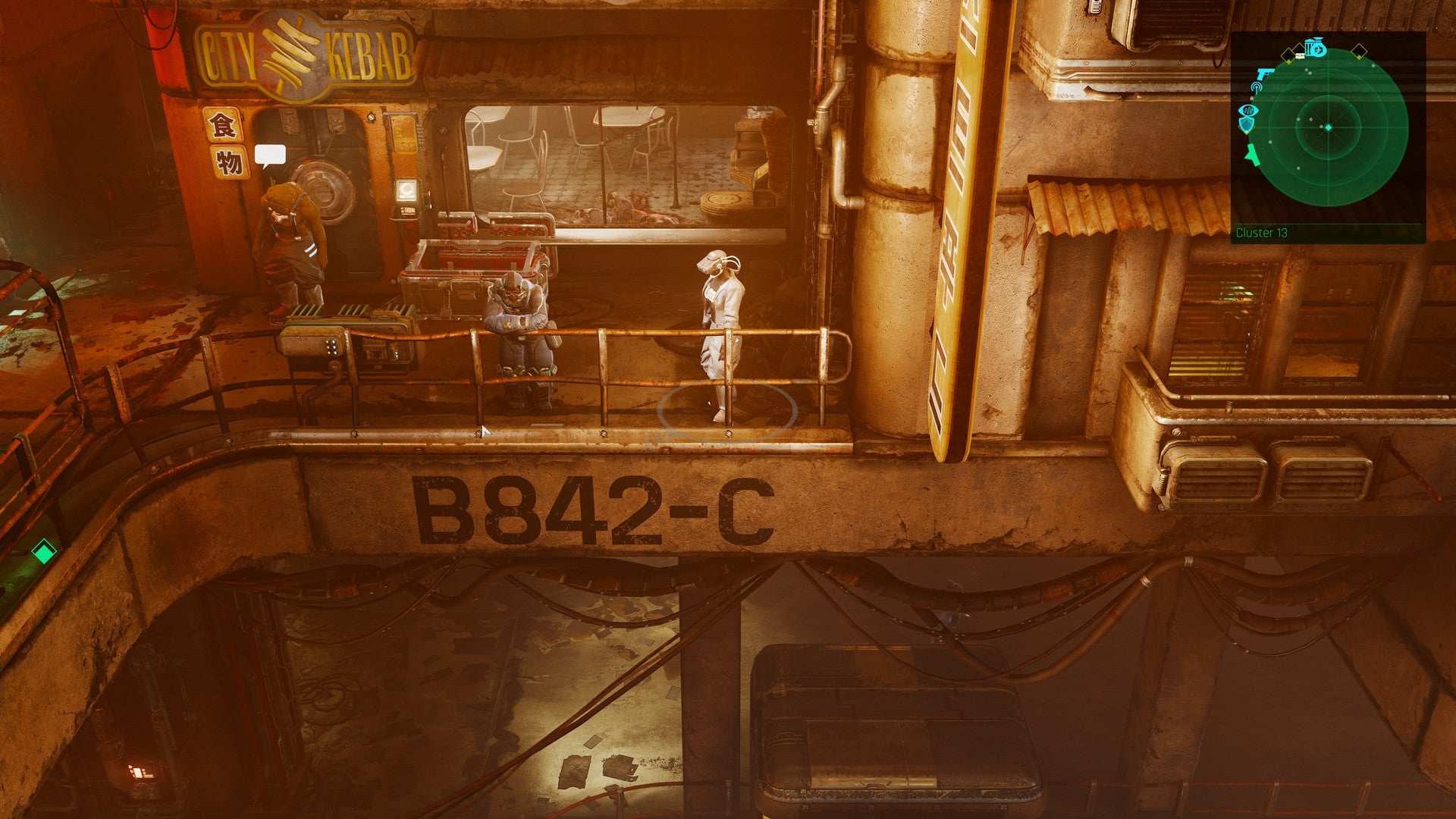Click the small white note icon on the minimap
Viewport: 1456px width, 819px height.
[1299, 55]
